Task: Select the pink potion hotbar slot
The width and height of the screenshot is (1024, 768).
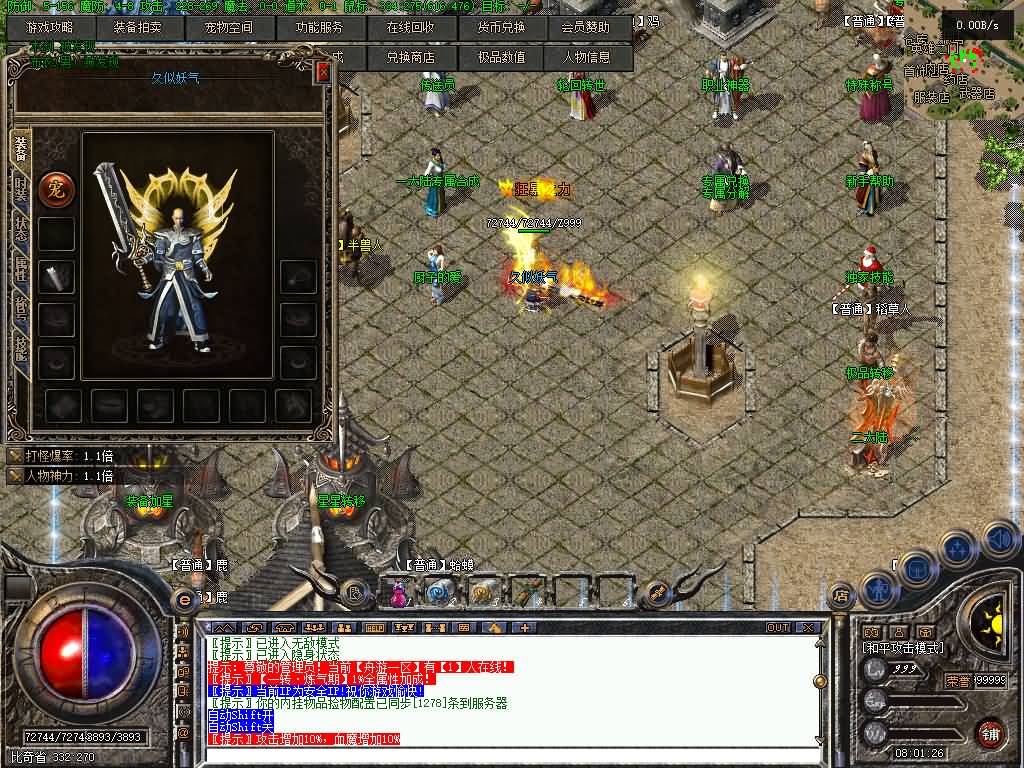Action: pyautogui.click(x=398, y=593)
